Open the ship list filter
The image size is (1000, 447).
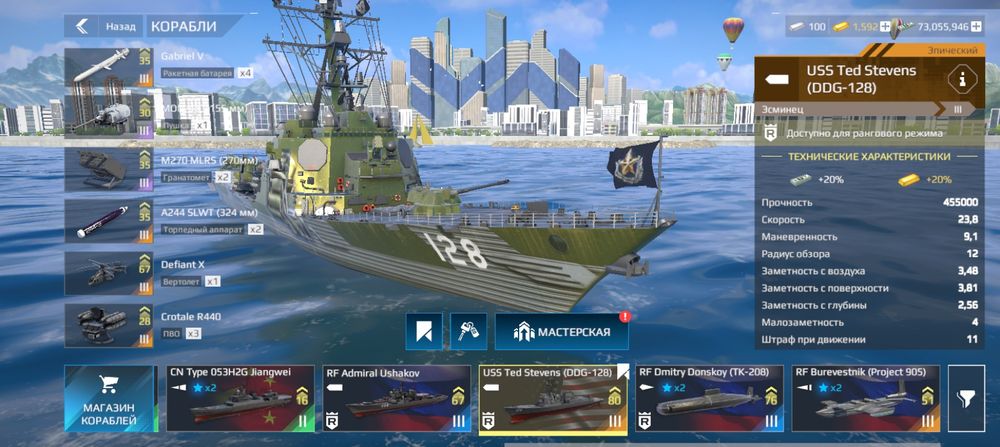[x=968, y=400]
